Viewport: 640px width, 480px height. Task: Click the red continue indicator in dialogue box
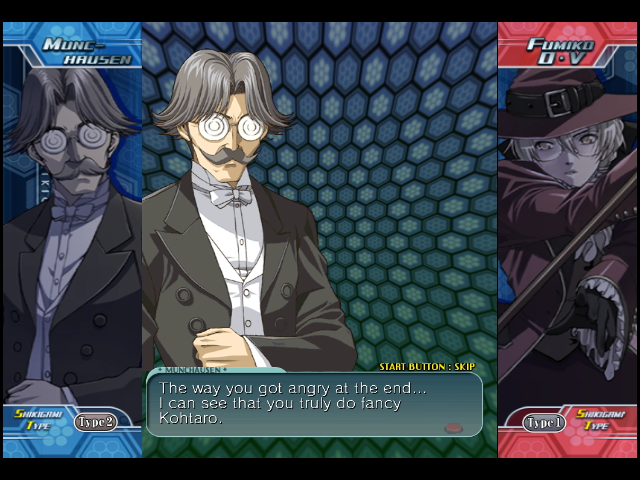[x=453, y=428]
